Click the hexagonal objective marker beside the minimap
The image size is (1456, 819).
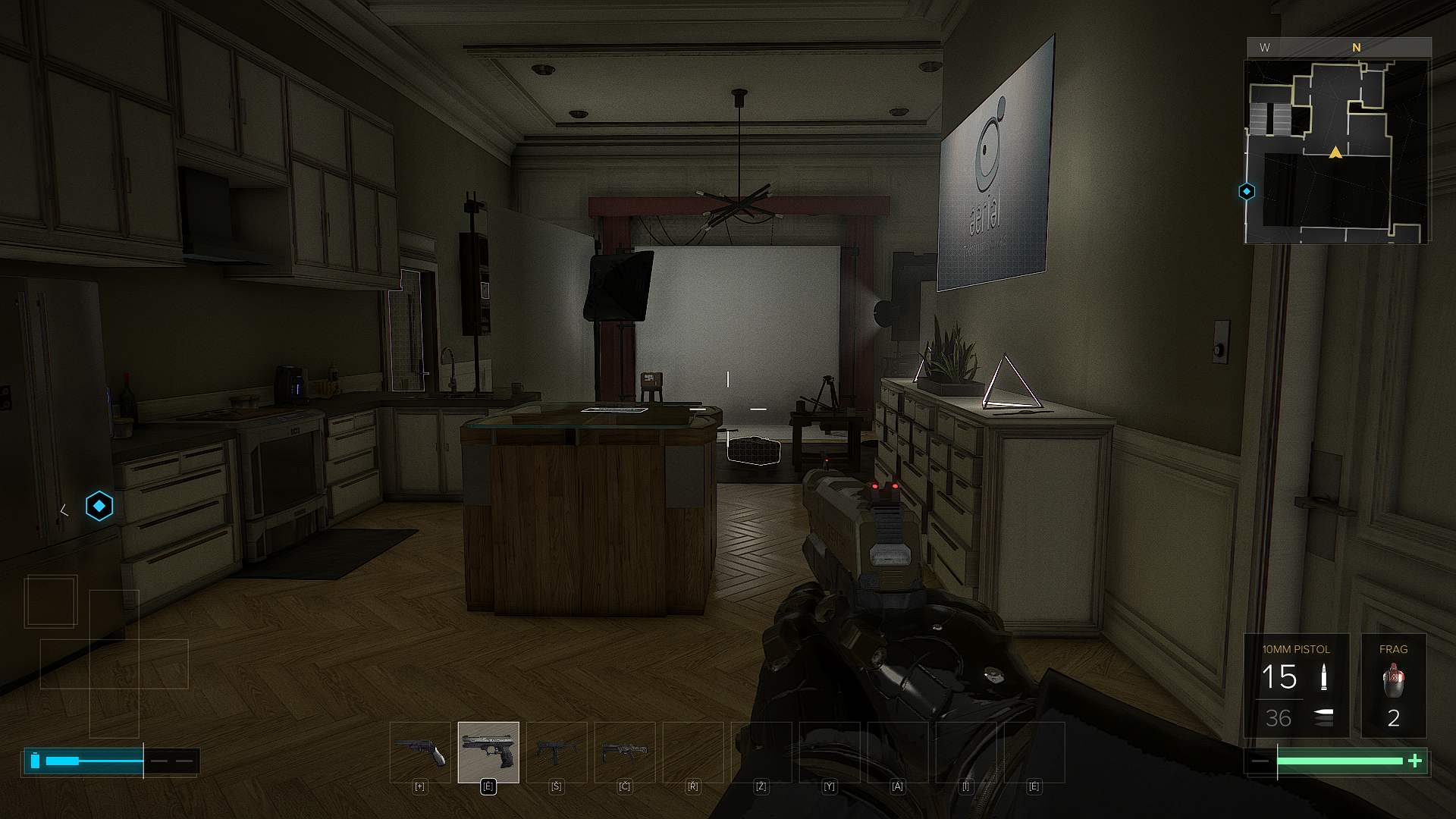point(1247,192)
